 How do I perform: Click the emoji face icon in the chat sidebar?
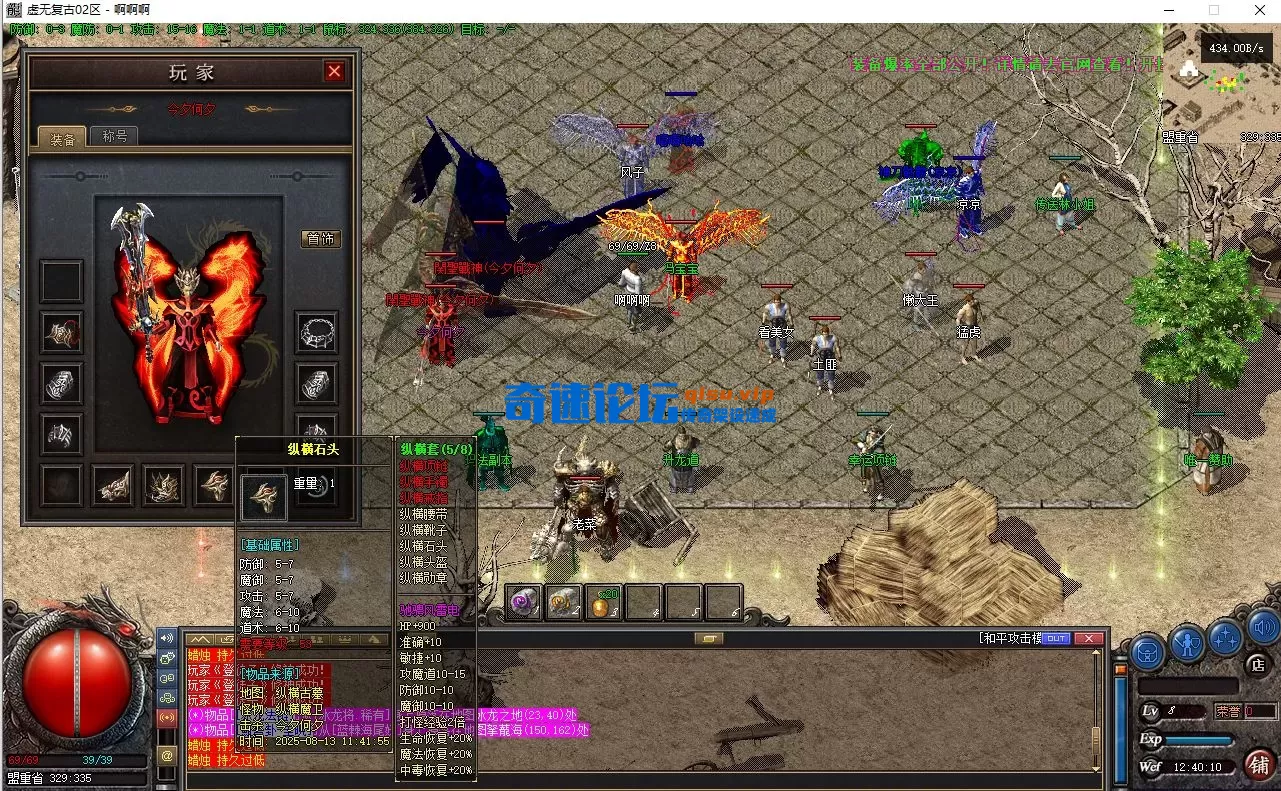(166, 659)
